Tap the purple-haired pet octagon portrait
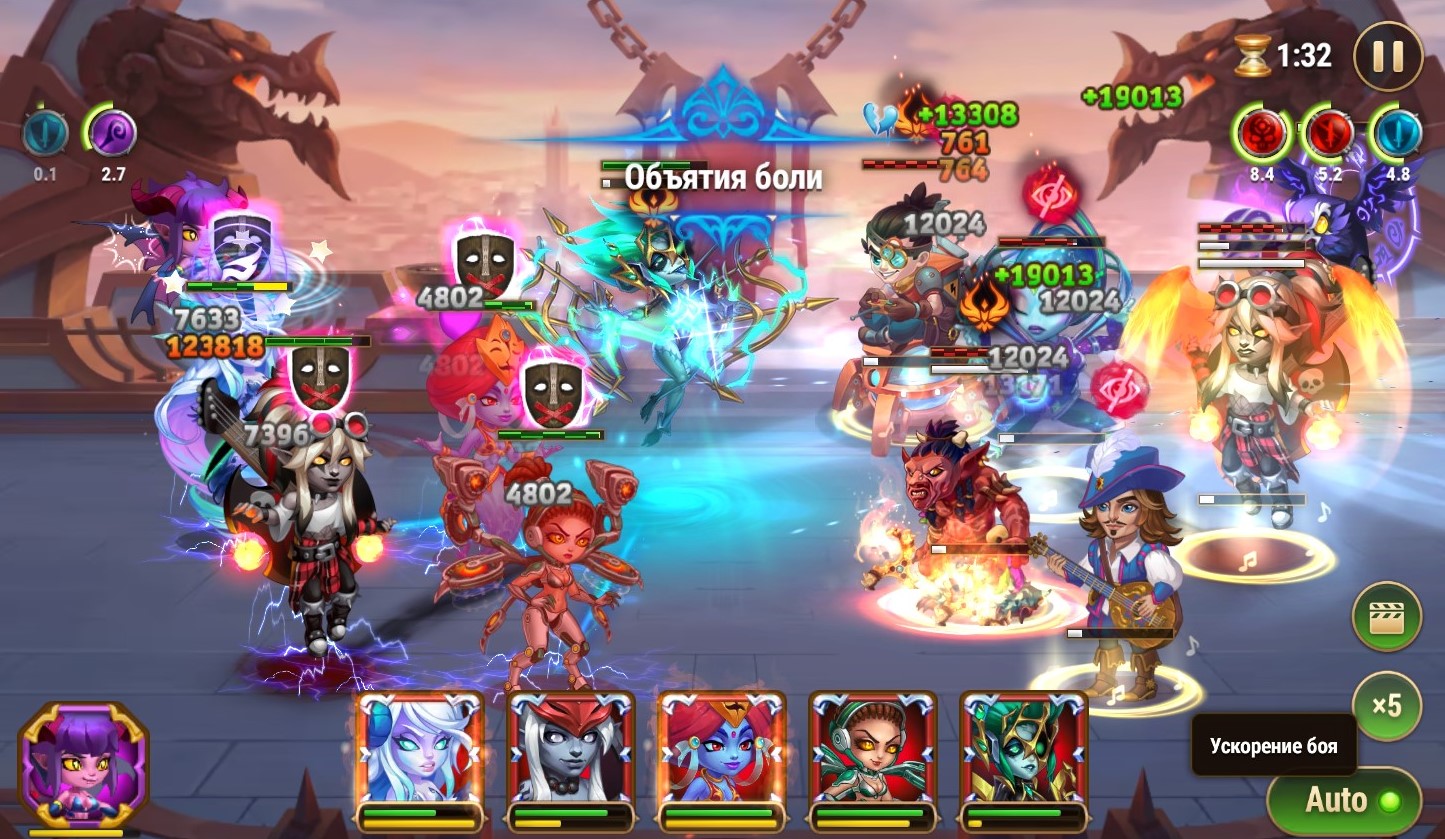Screen dimensions: 1445x839 click(x=83, y=764)
